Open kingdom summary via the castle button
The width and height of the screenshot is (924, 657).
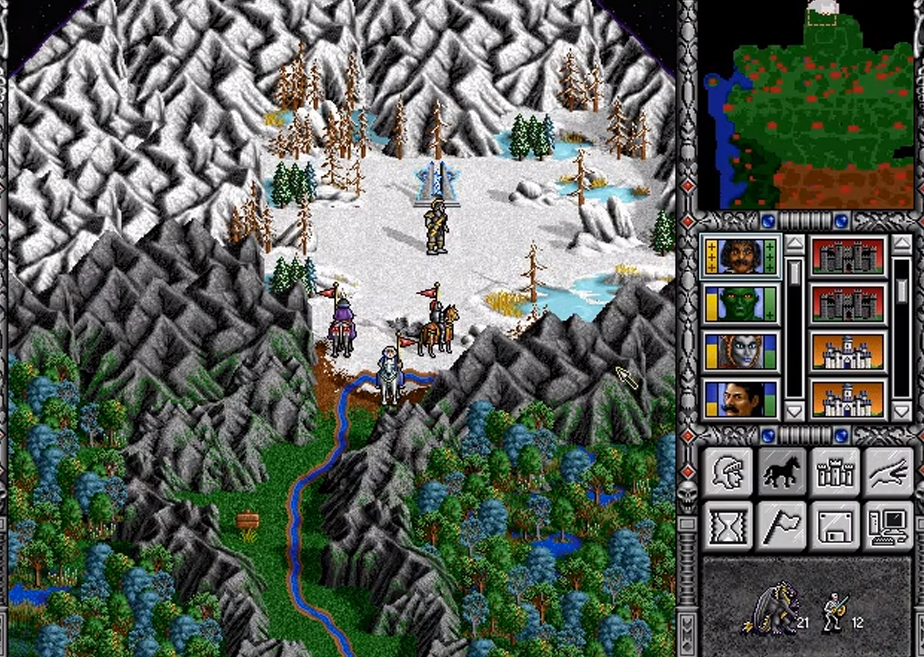[835, 471]
